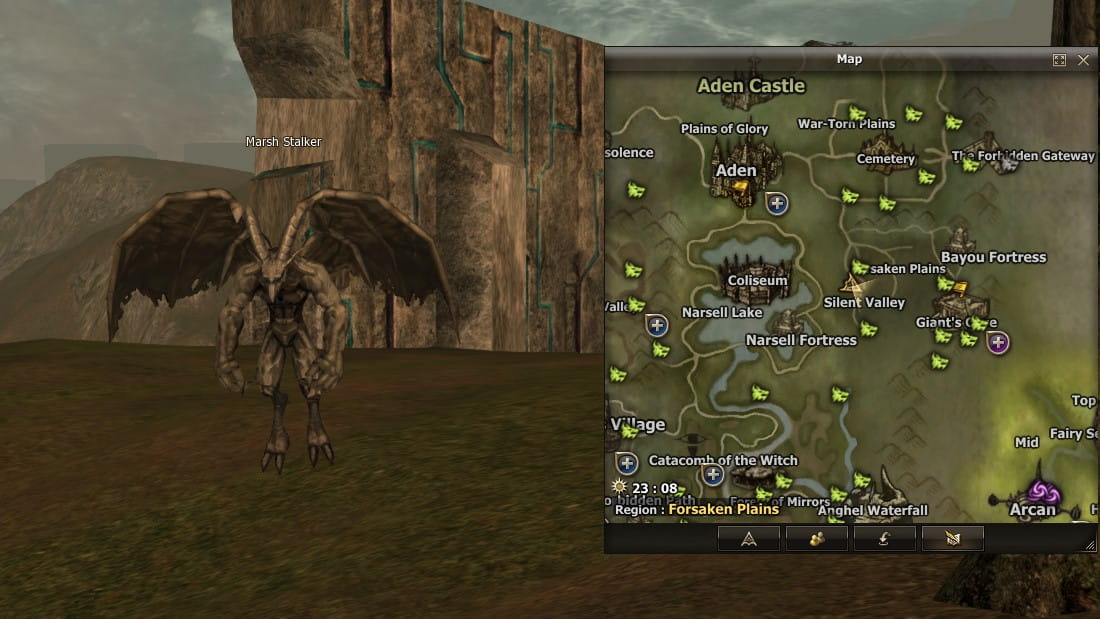Click the Cemetery map location
Image resolution: width=1100 pixels, height=619 pixels.
point(886,159)
